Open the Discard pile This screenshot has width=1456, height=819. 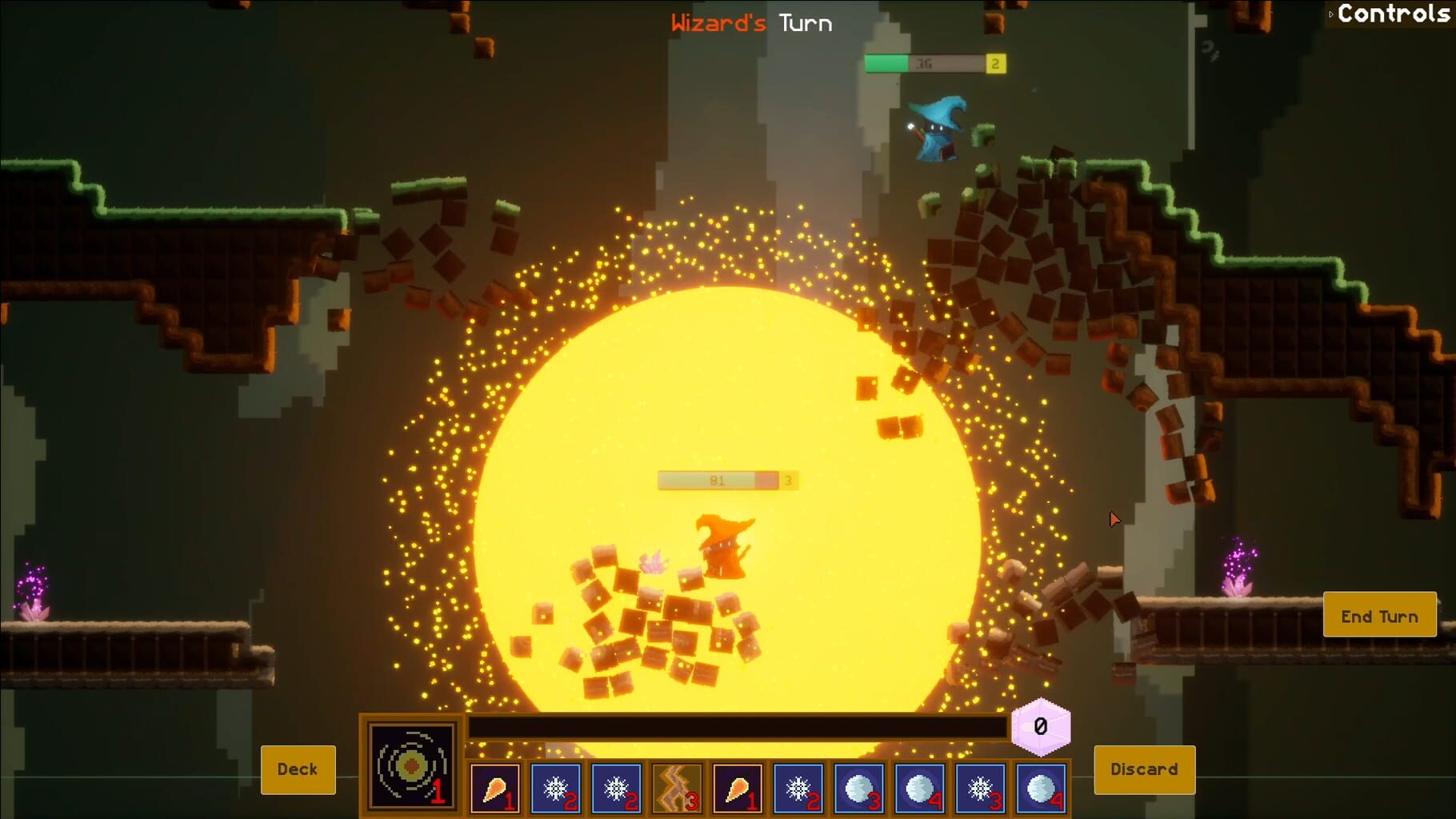click(x=1143, y=769)
